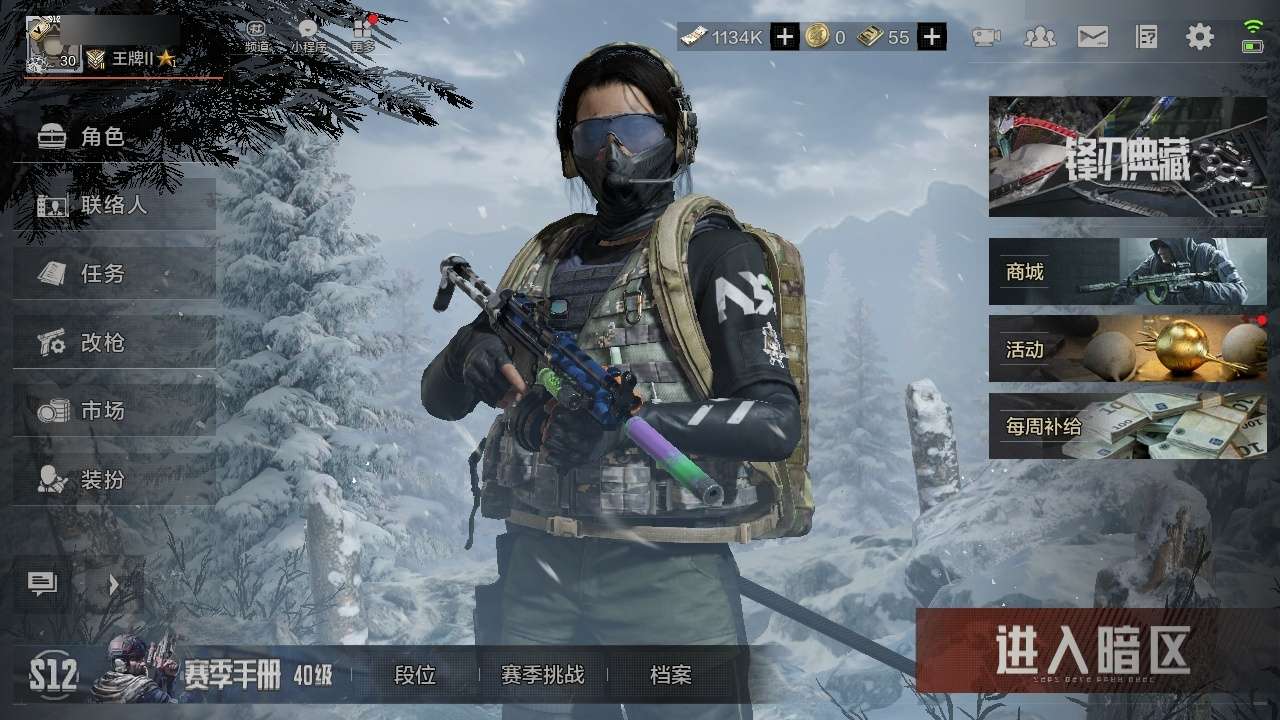Image resolution: width=1280 pixels, height=720 pixels.
Task: Open the 装扮 outfit menu
Action: coord(103,479)
